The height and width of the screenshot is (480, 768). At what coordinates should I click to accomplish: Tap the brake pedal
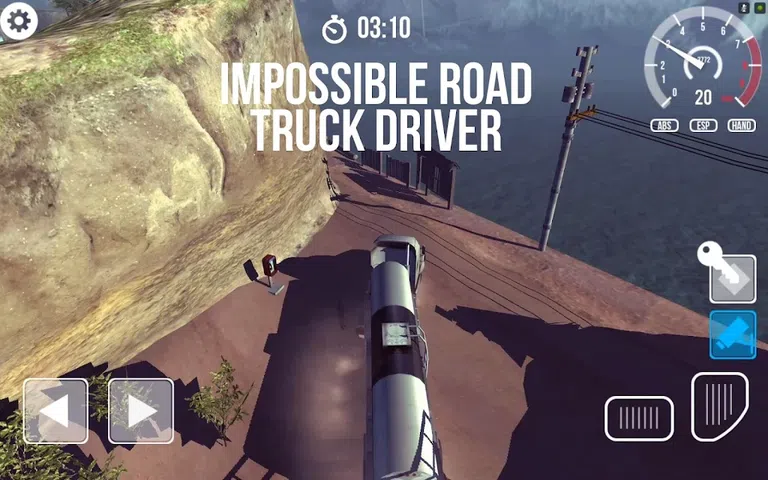(638, 418)
